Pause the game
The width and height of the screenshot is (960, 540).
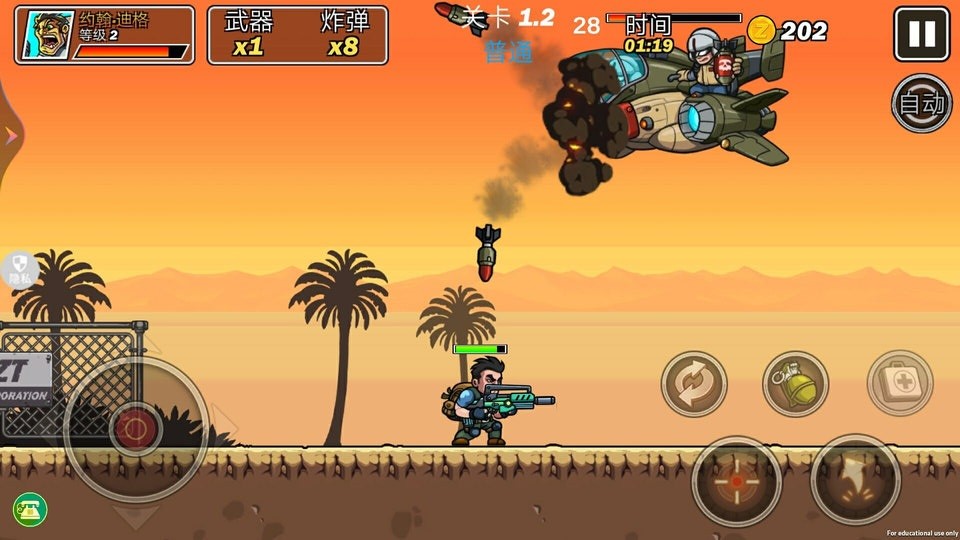(921, 35)
